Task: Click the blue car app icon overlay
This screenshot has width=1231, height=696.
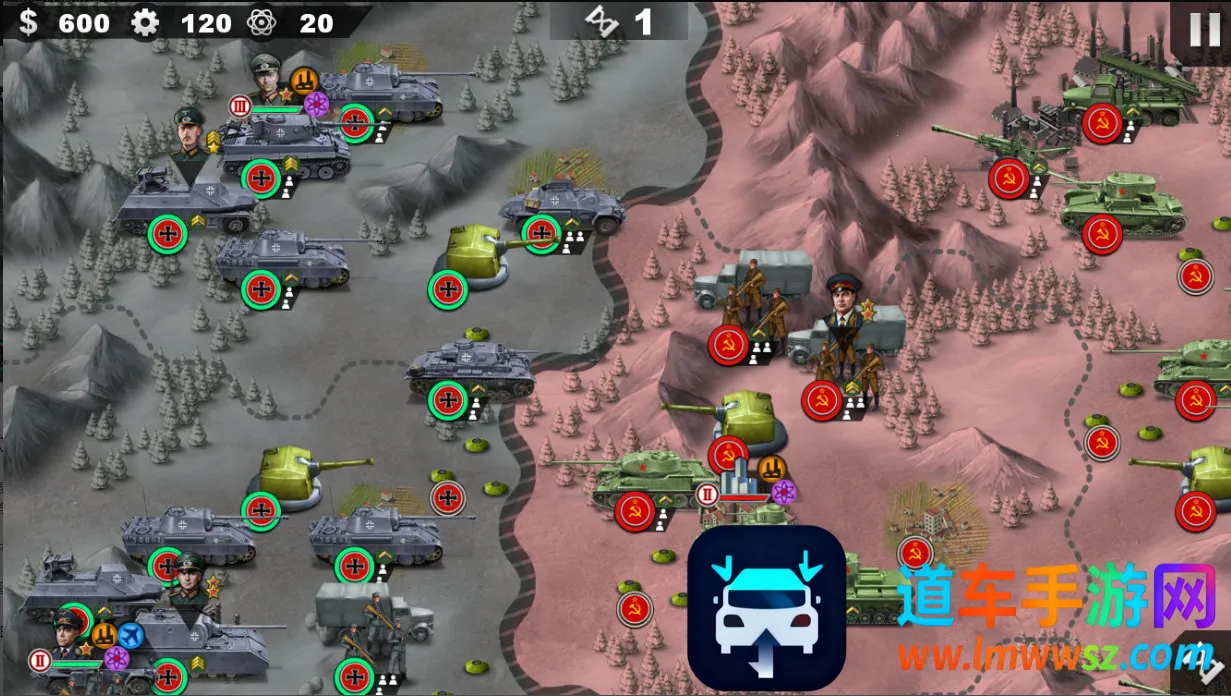Action: pos(767,607)
